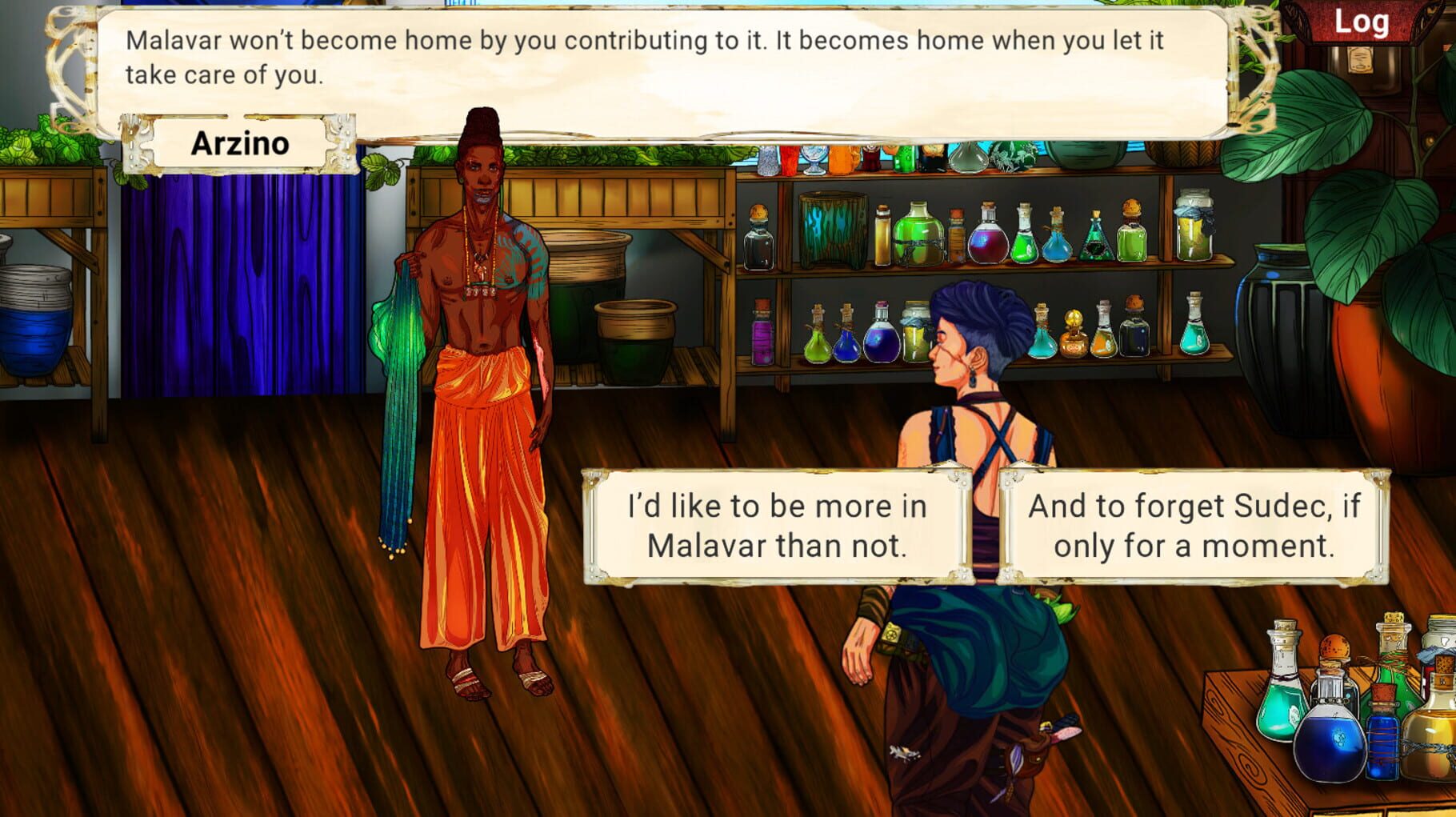Click the Arzino name plate

tap(242, 142)
